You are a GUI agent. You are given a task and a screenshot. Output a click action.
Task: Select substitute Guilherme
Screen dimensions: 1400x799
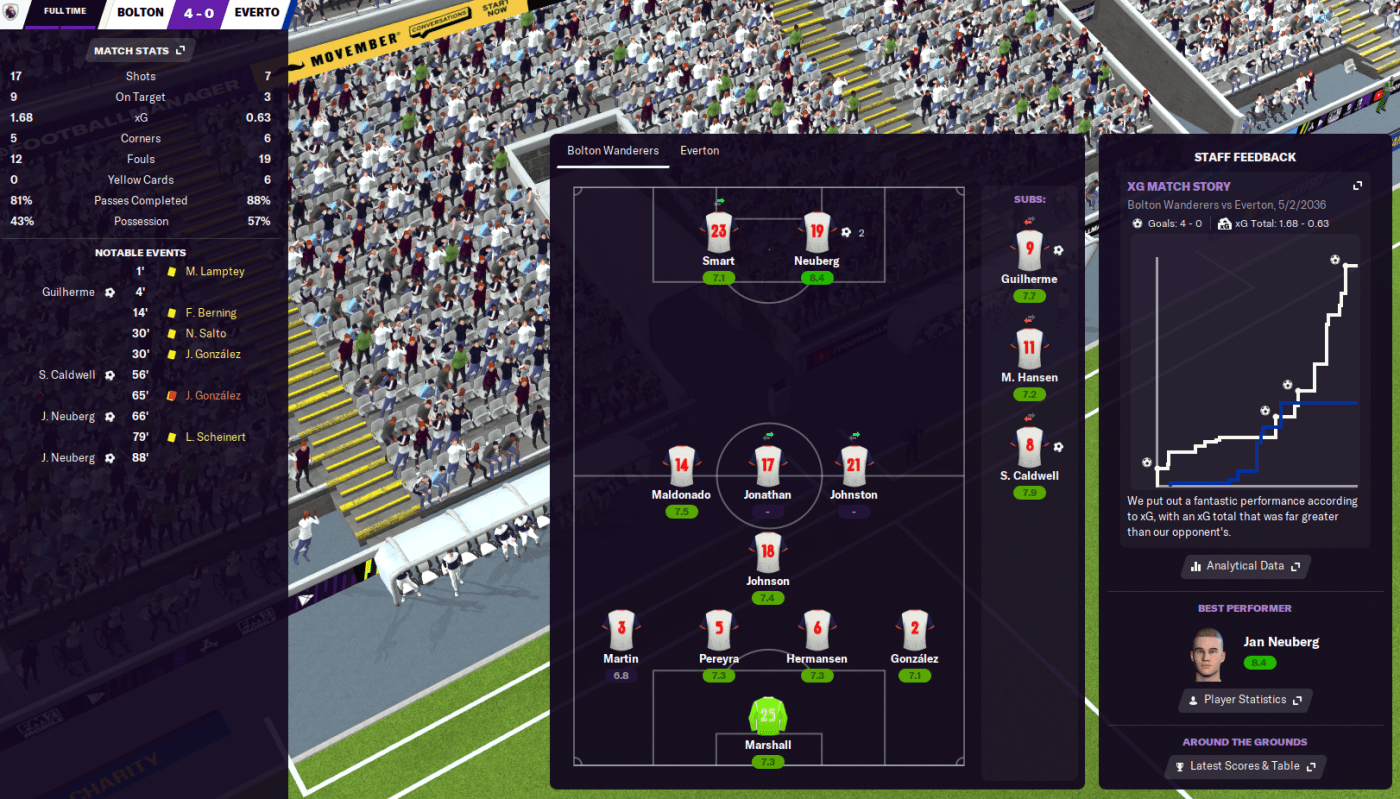1029,250
